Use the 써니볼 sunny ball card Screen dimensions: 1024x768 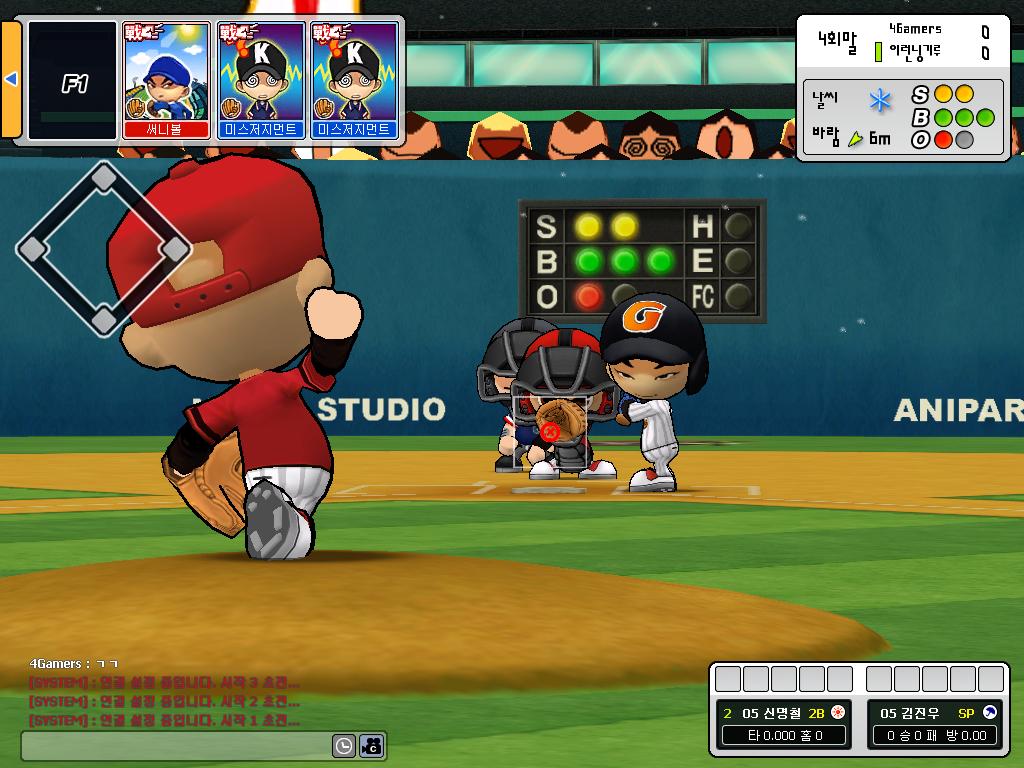click(x=166, y=80)
